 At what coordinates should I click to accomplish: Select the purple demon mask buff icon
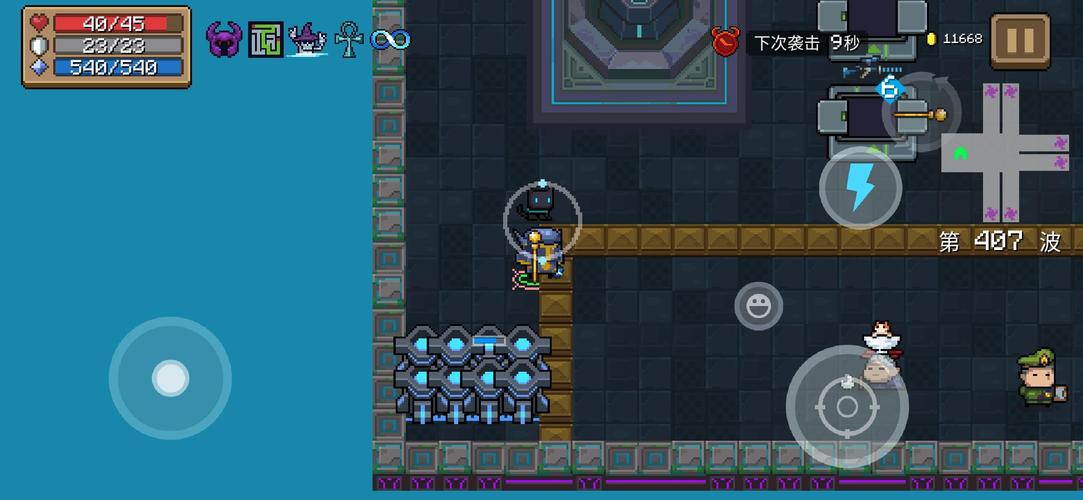click(224, 40)
